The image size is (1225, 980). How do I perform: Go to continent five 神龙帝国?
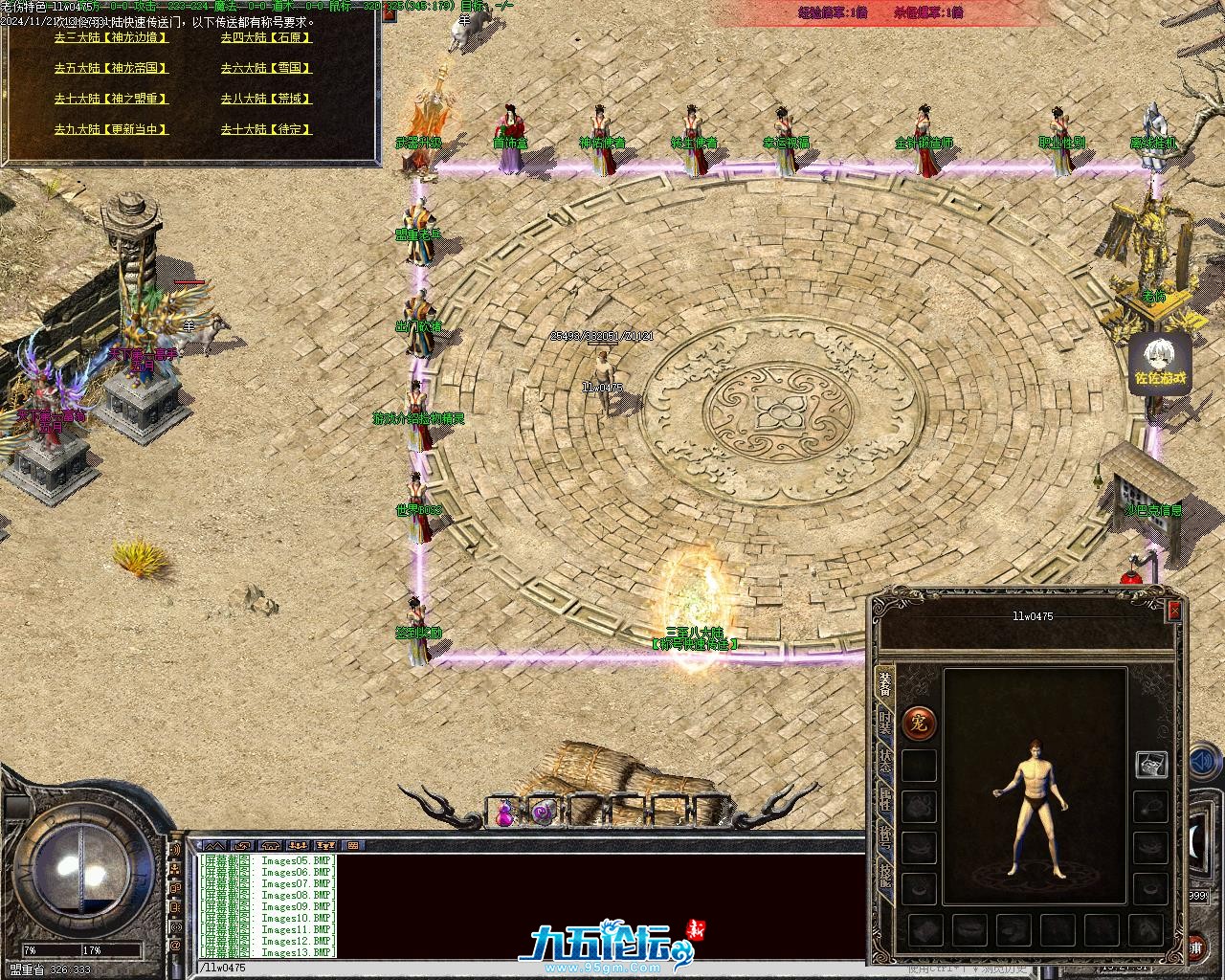coord(111,69)
